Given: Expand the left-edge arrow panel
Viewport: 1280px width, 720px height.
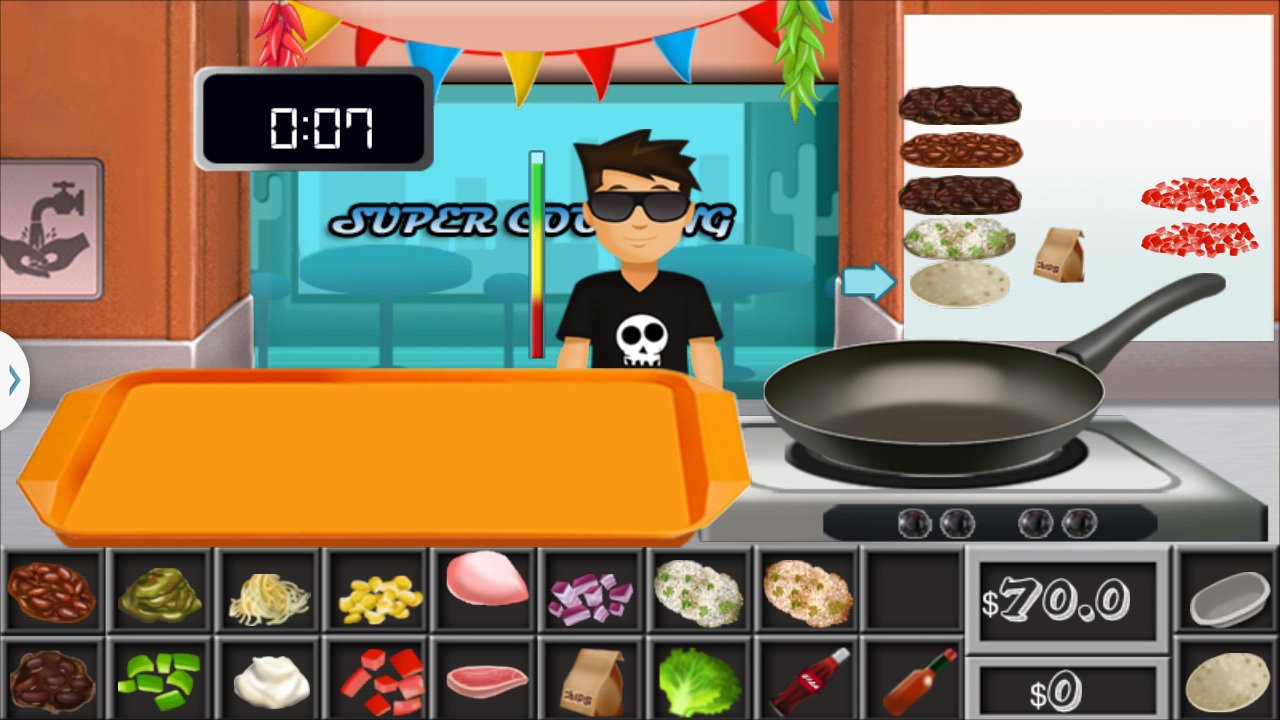Looking at the screenshot, I should pyautogui.click(x=12, y=378).
